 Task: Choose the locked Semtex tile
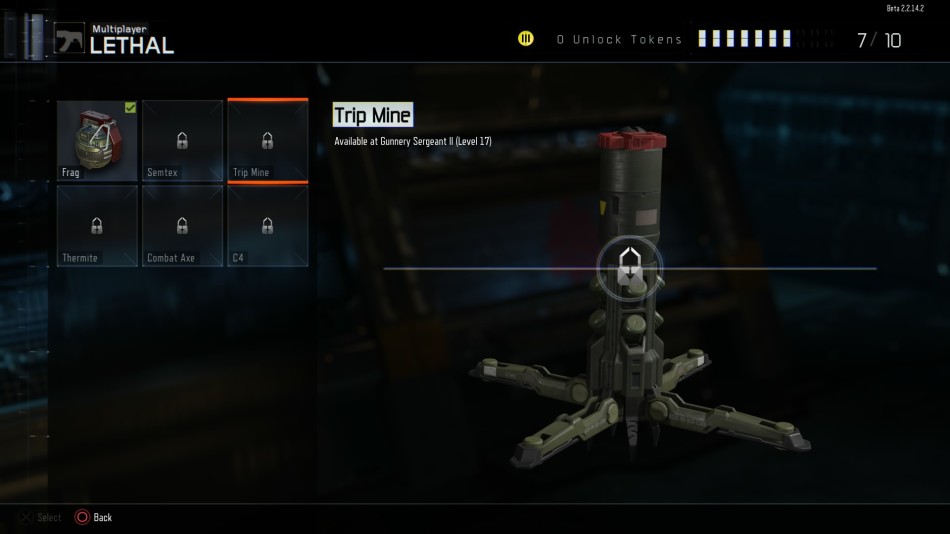pos(182,141)
